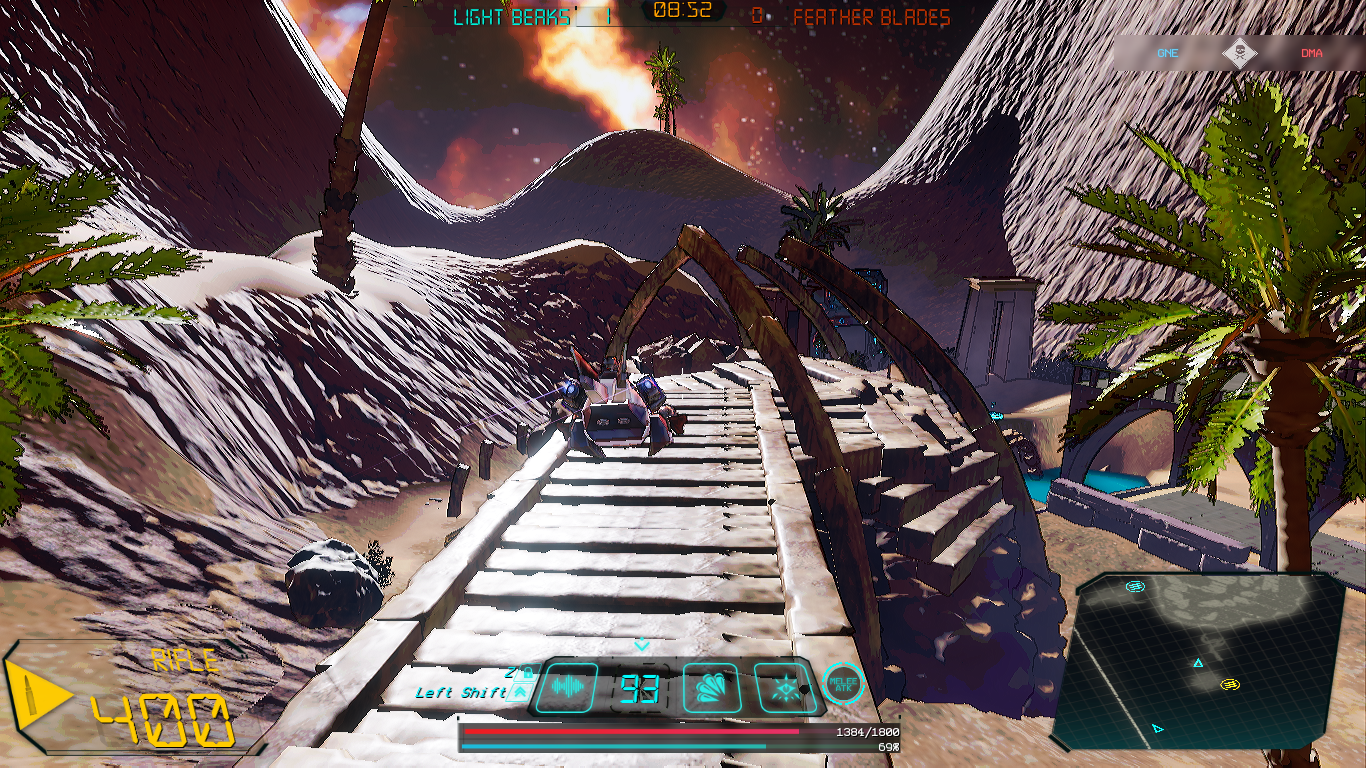Select the feather fan ability icon
Viewport: 1366px width, 768px height.
pyautogui.click(x=711, y=688)
